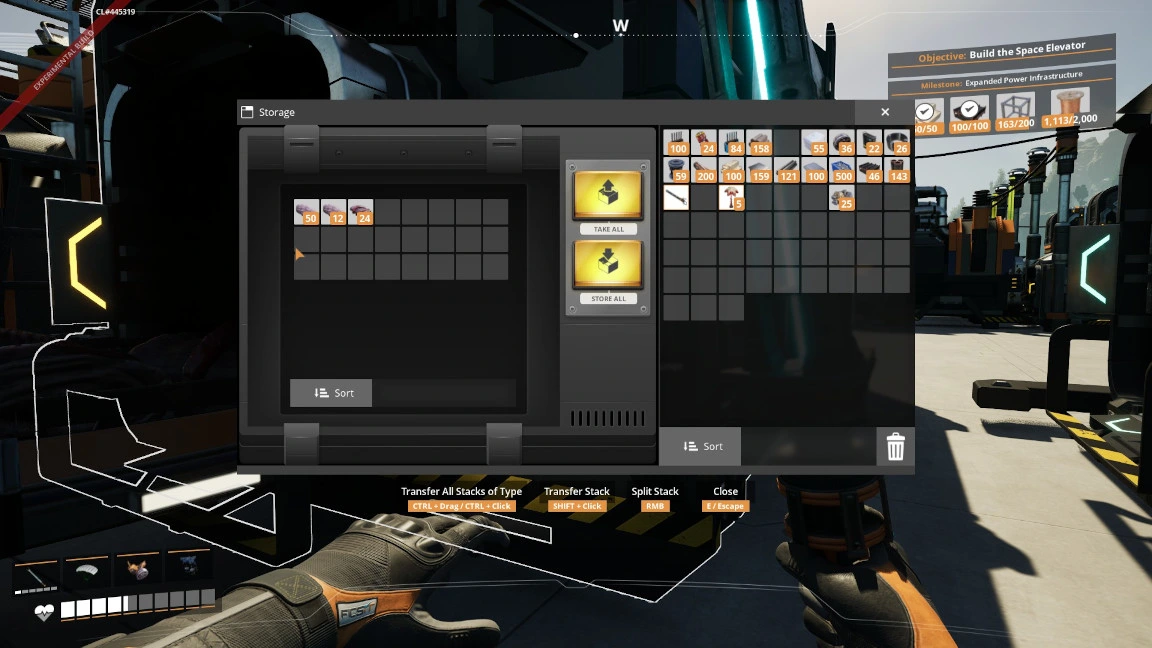Take all items from storage
This screenshot has height=648, width=1152.
coord(608,200)
